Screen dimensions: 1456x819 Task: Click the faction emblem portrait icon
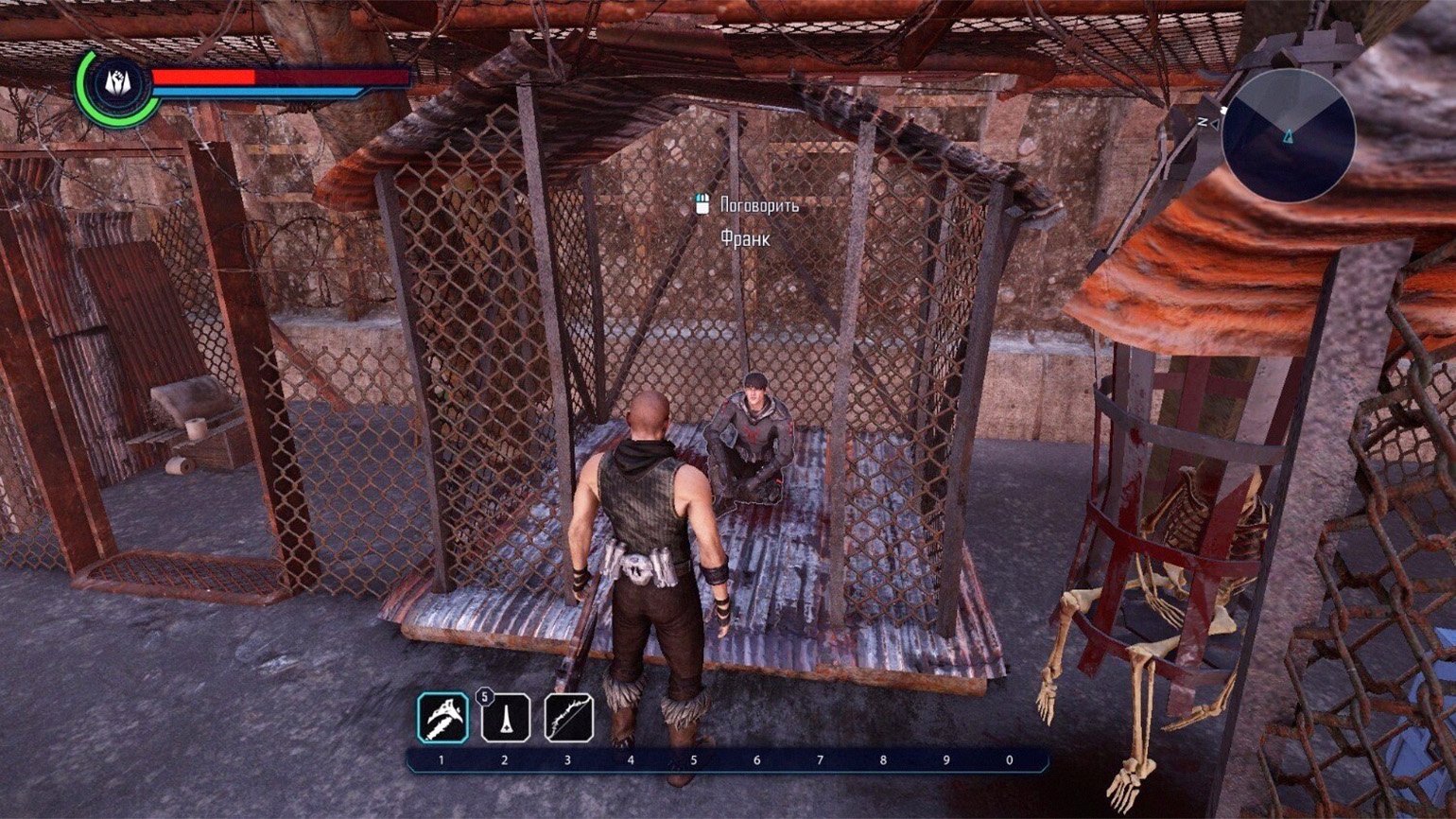pyautogui.click(x=118, y=86)
